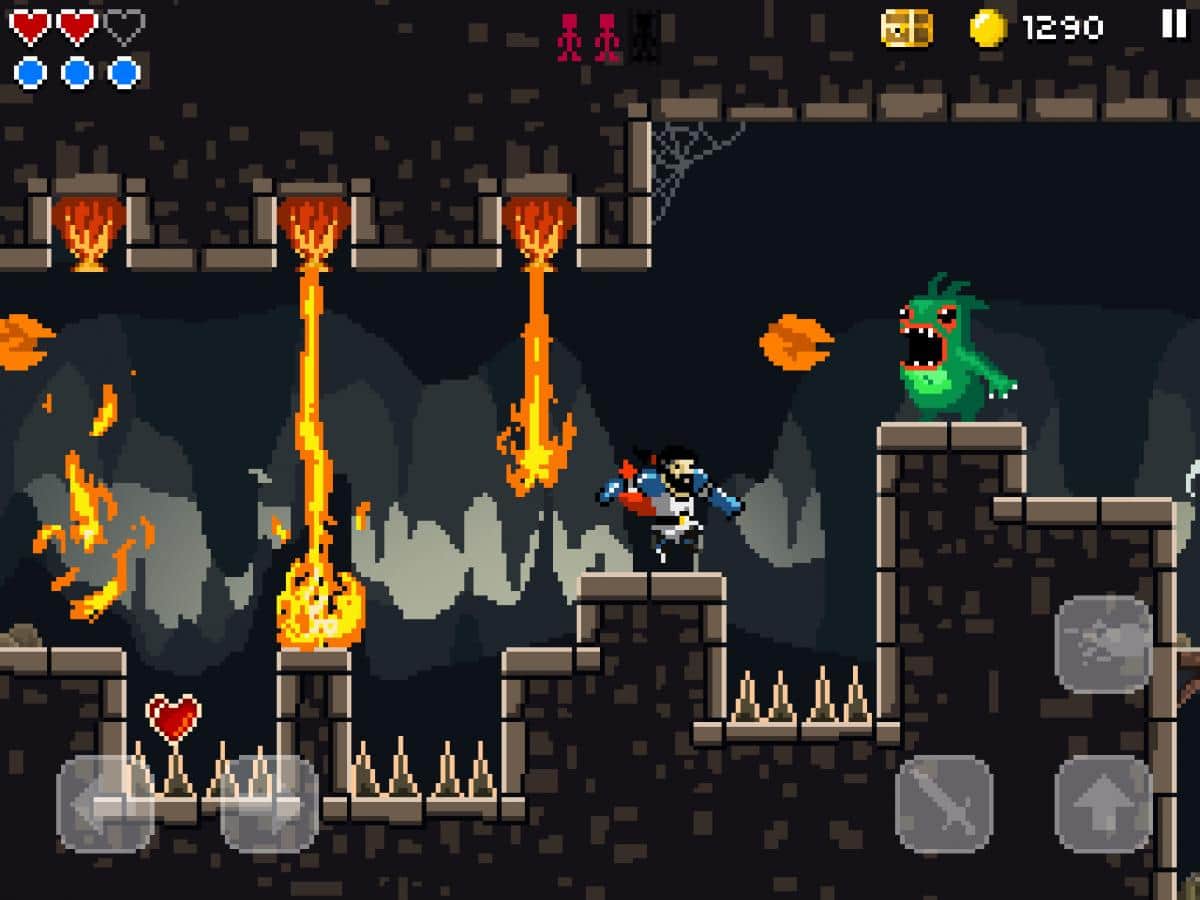This screenshot has height=900, width=1200.
Task: Tap the move left arrow button
Action: [105, 803]
